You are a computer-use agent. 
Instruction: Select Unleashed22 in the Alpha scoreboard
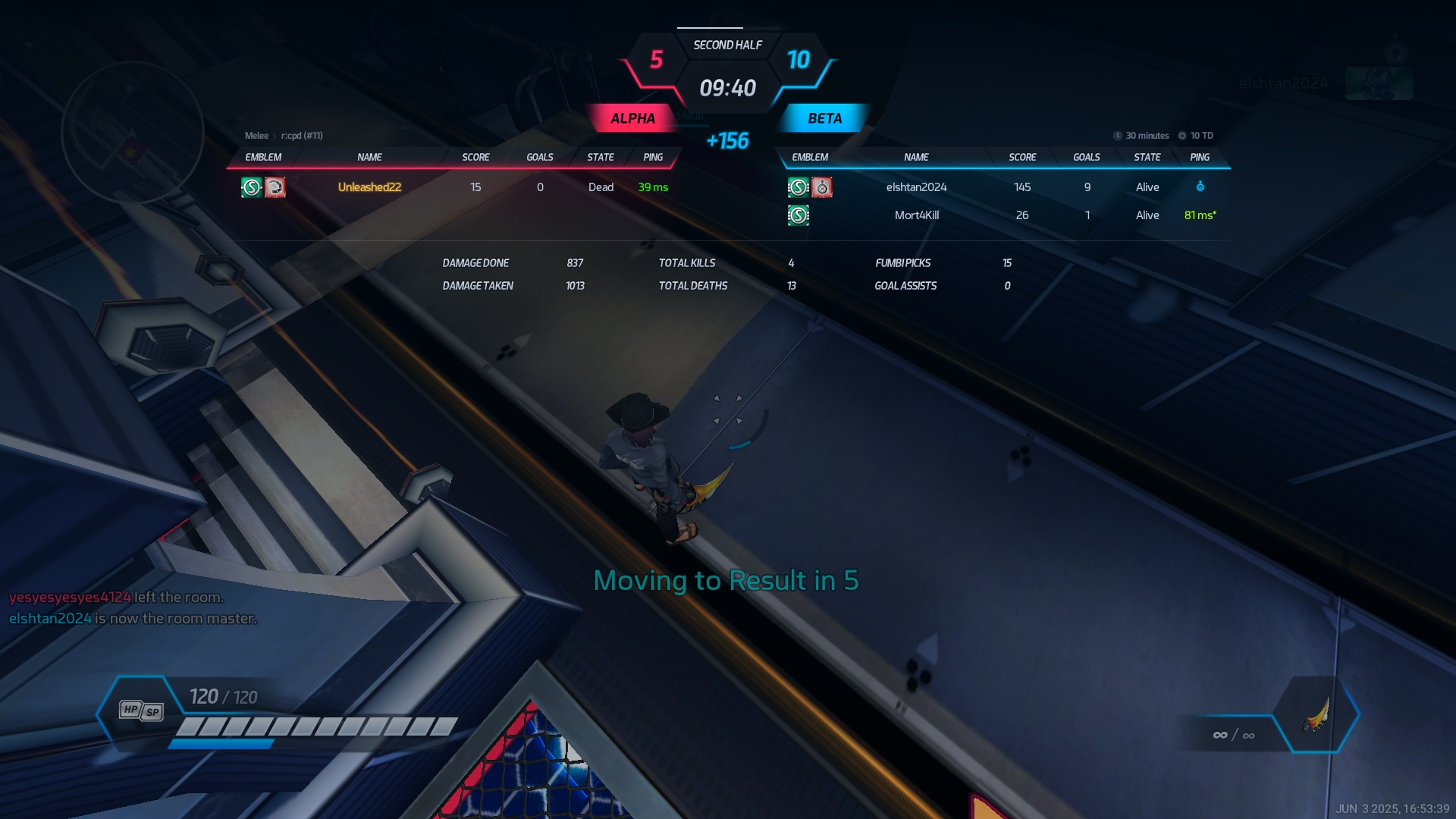pos(369,187)
